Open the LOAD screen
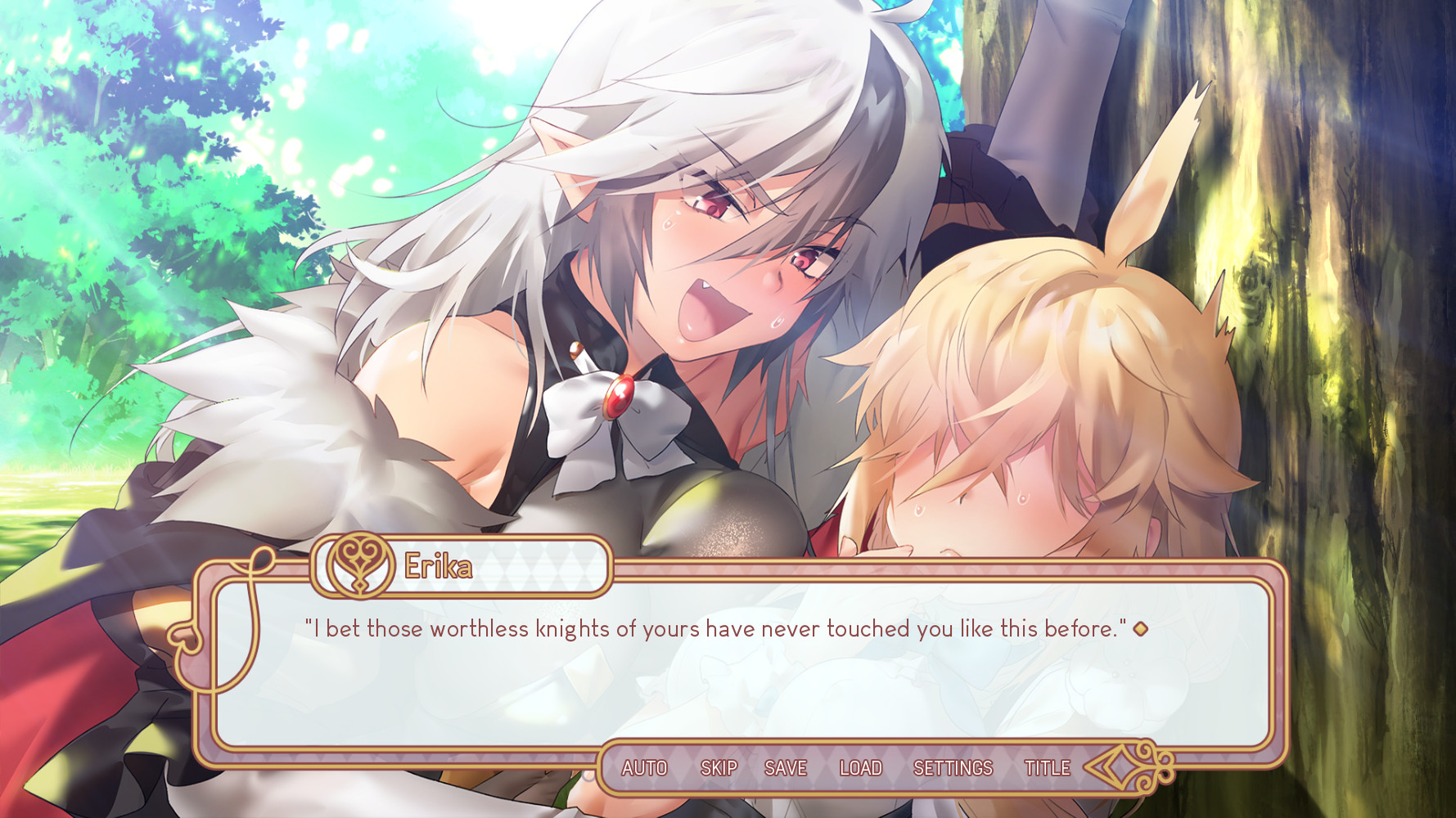The height and width of the screenshot is (818, 1456). coord(860,767)
